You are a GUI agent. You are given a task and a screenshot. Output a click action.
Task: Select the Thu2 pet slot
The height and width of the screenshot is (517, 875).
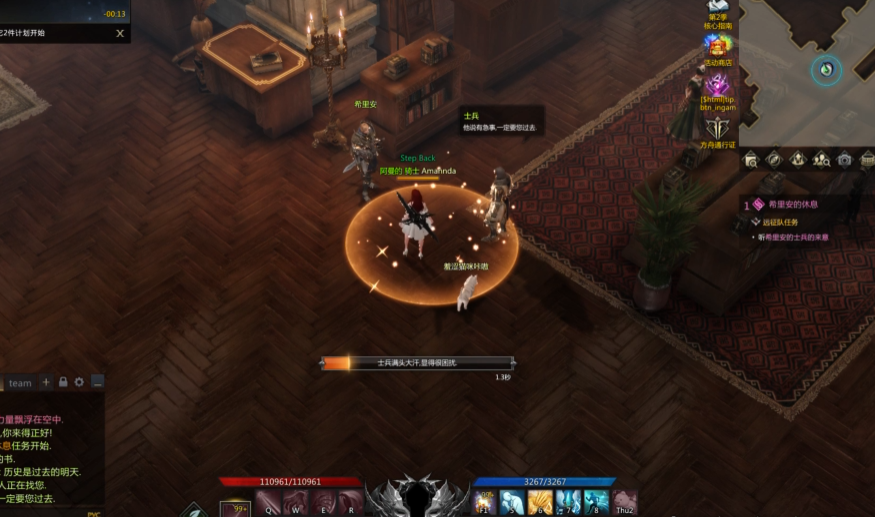click(x=625, y=503)
